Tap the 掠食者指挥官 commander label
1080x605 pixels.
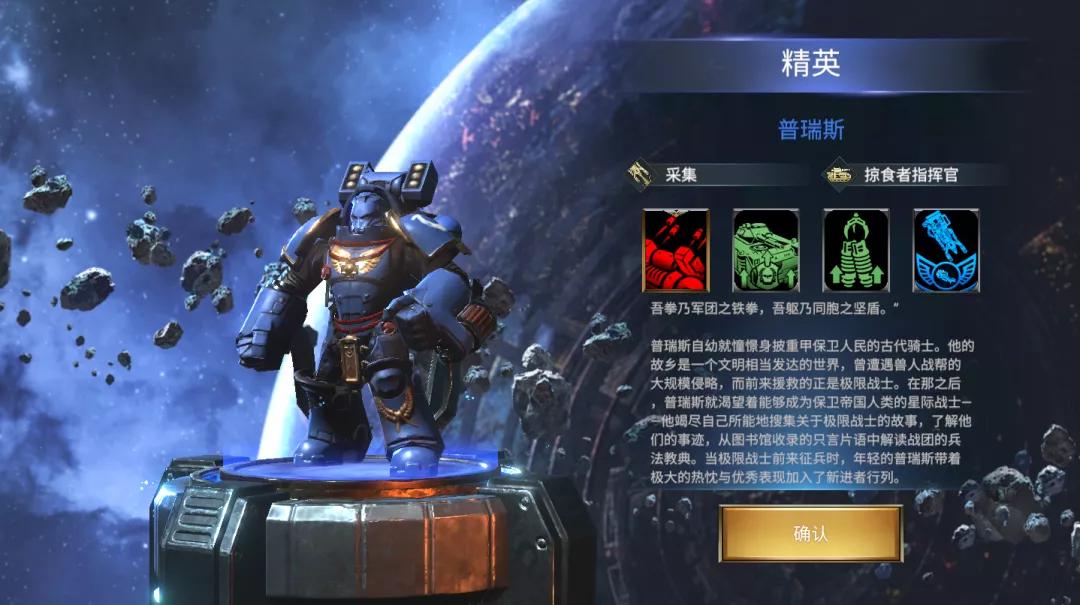click(911, 174)
